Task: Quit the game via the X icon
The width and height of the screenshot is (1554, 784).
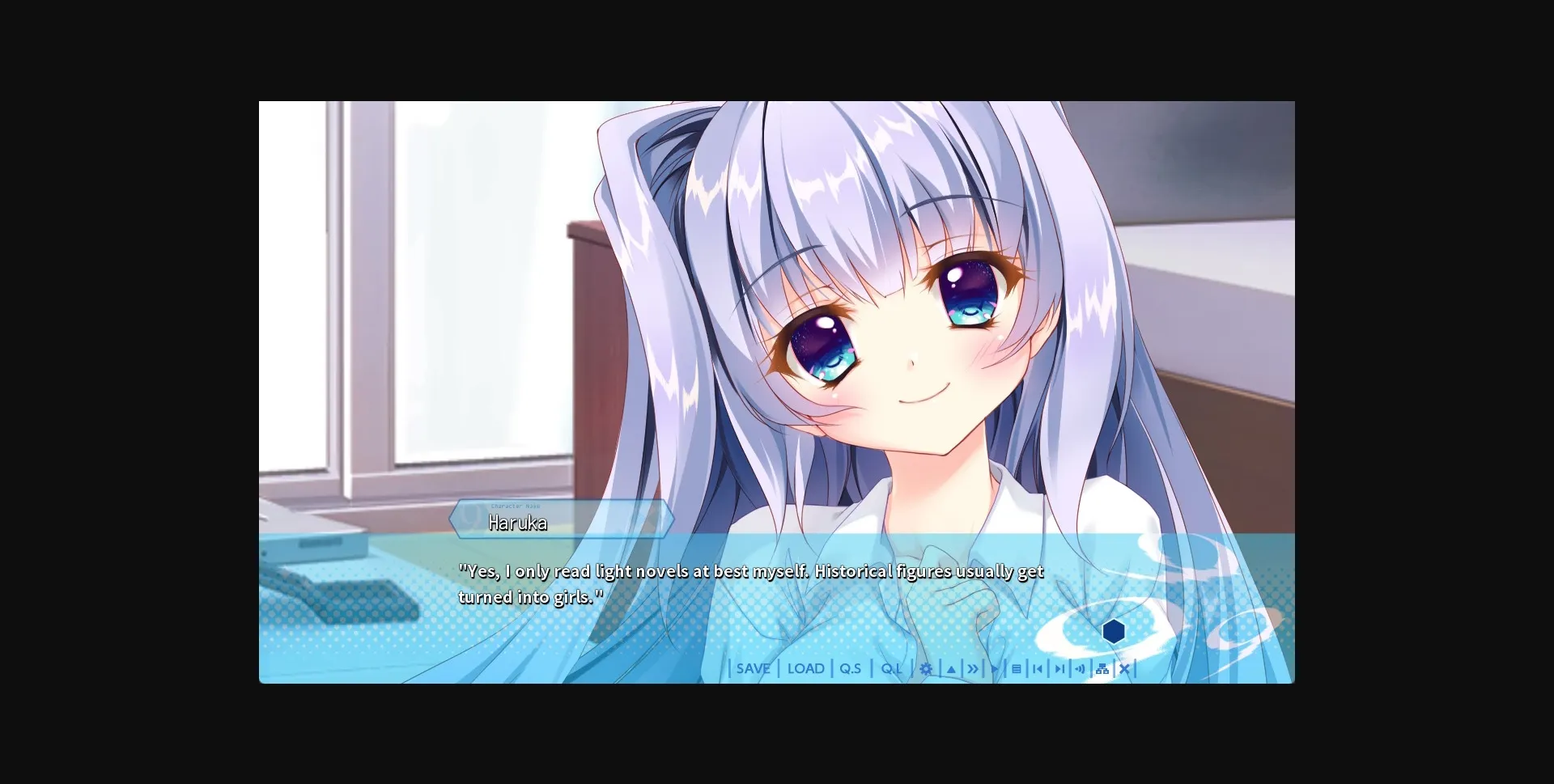Action: tap(1125, 668)
